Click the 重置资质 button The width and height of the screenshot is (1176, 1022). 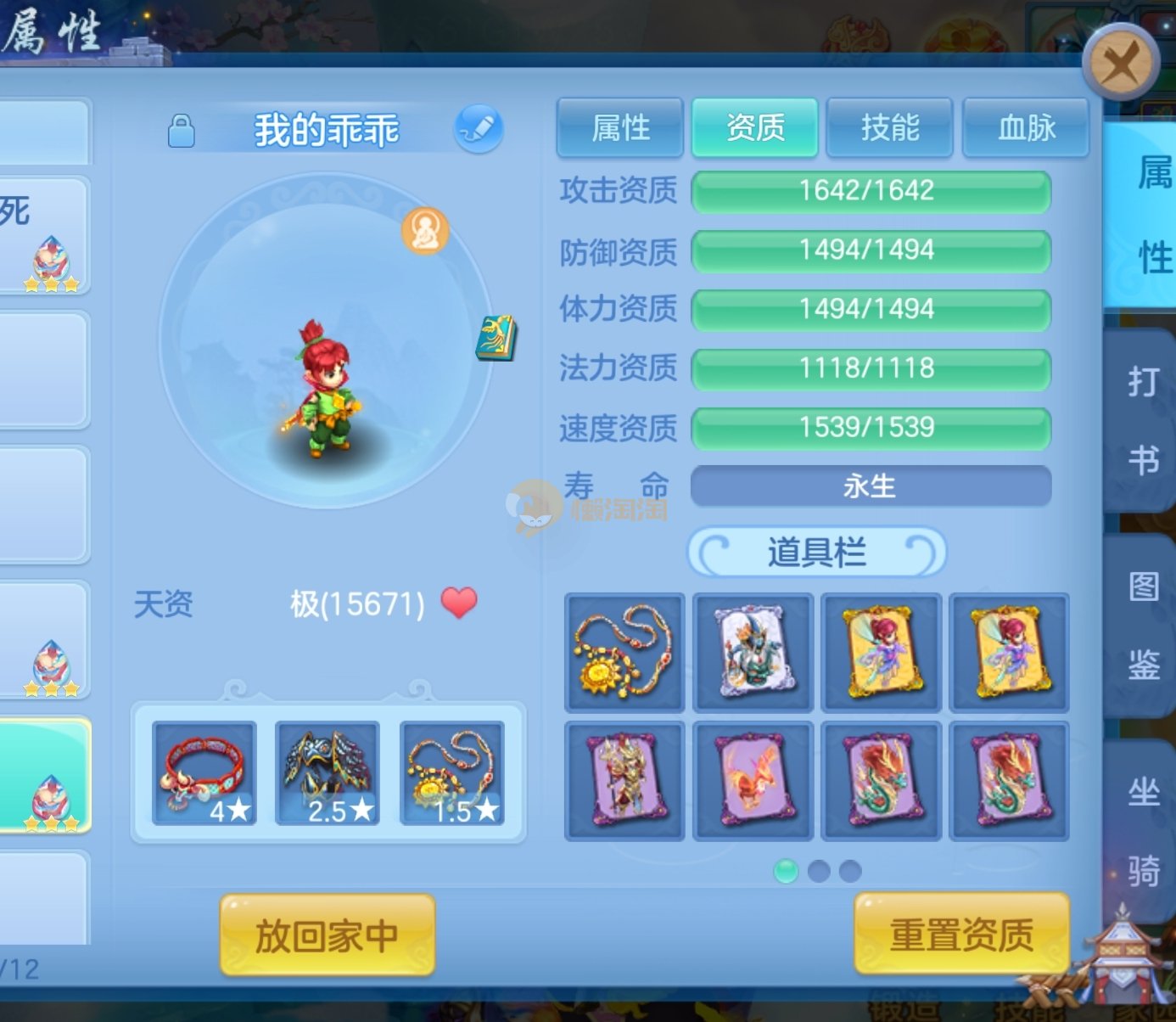[x=961, y=935]
